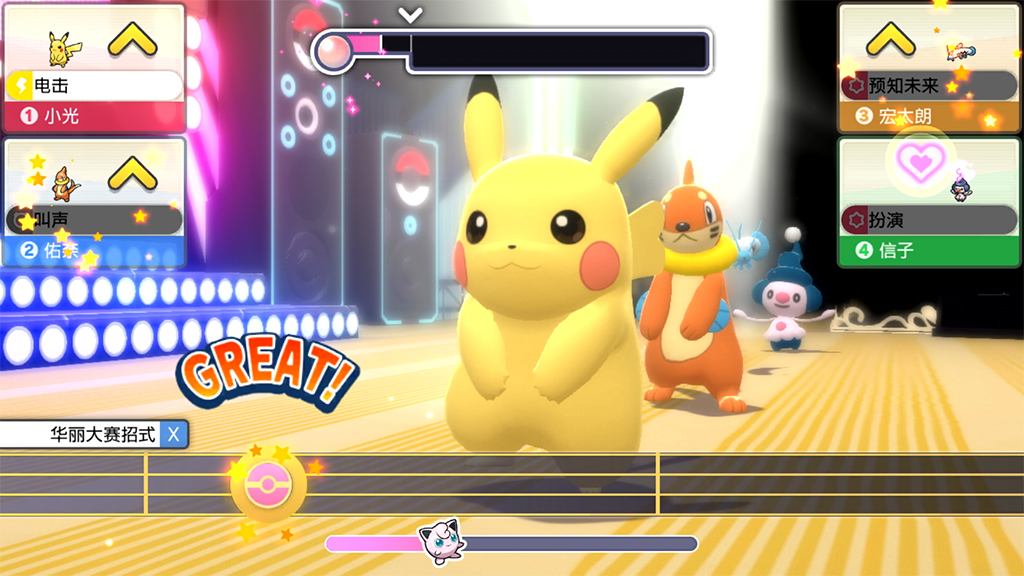Activate the 华丽大赛招式 contest move label
Image resolution: width=1024 pixels, height=576 pixels.
[x=94, y=435]
